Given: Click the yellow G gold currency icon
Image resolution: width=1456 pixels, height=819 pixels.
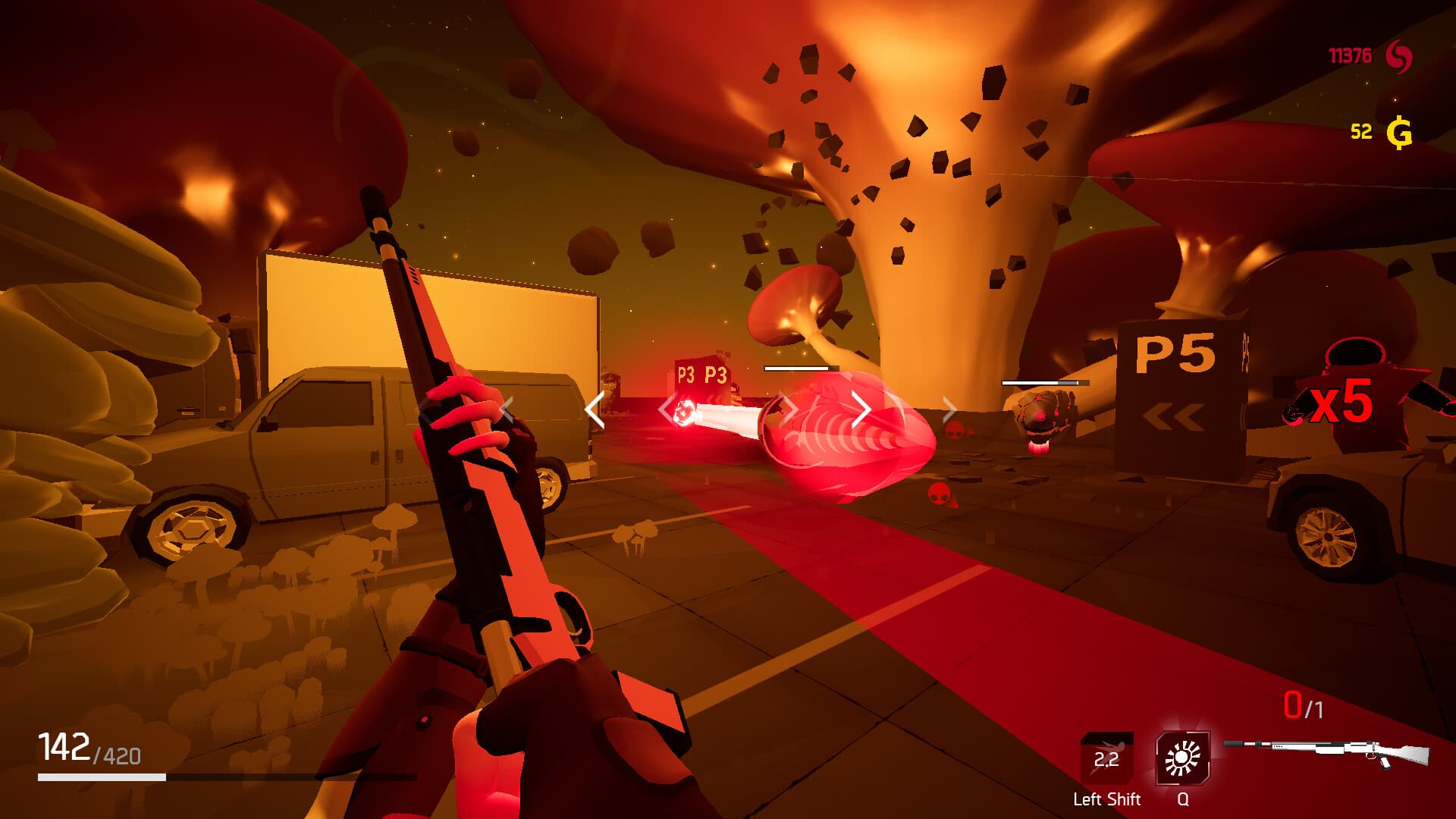Looking at the screenshot, I should click(1398, 130).
